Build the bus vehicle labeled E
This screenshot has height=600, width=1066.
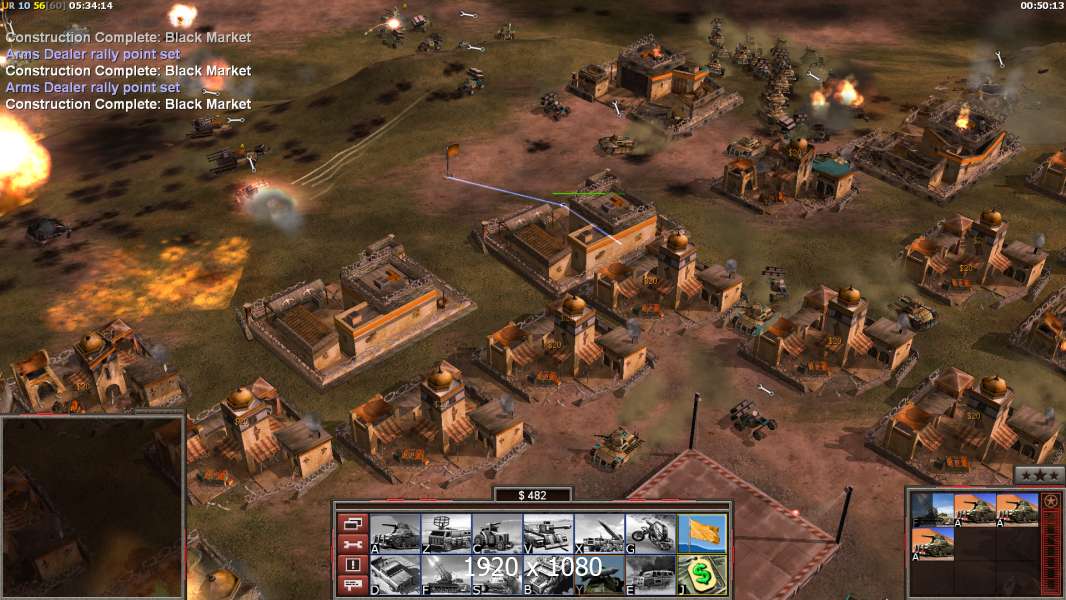point(650,574)
